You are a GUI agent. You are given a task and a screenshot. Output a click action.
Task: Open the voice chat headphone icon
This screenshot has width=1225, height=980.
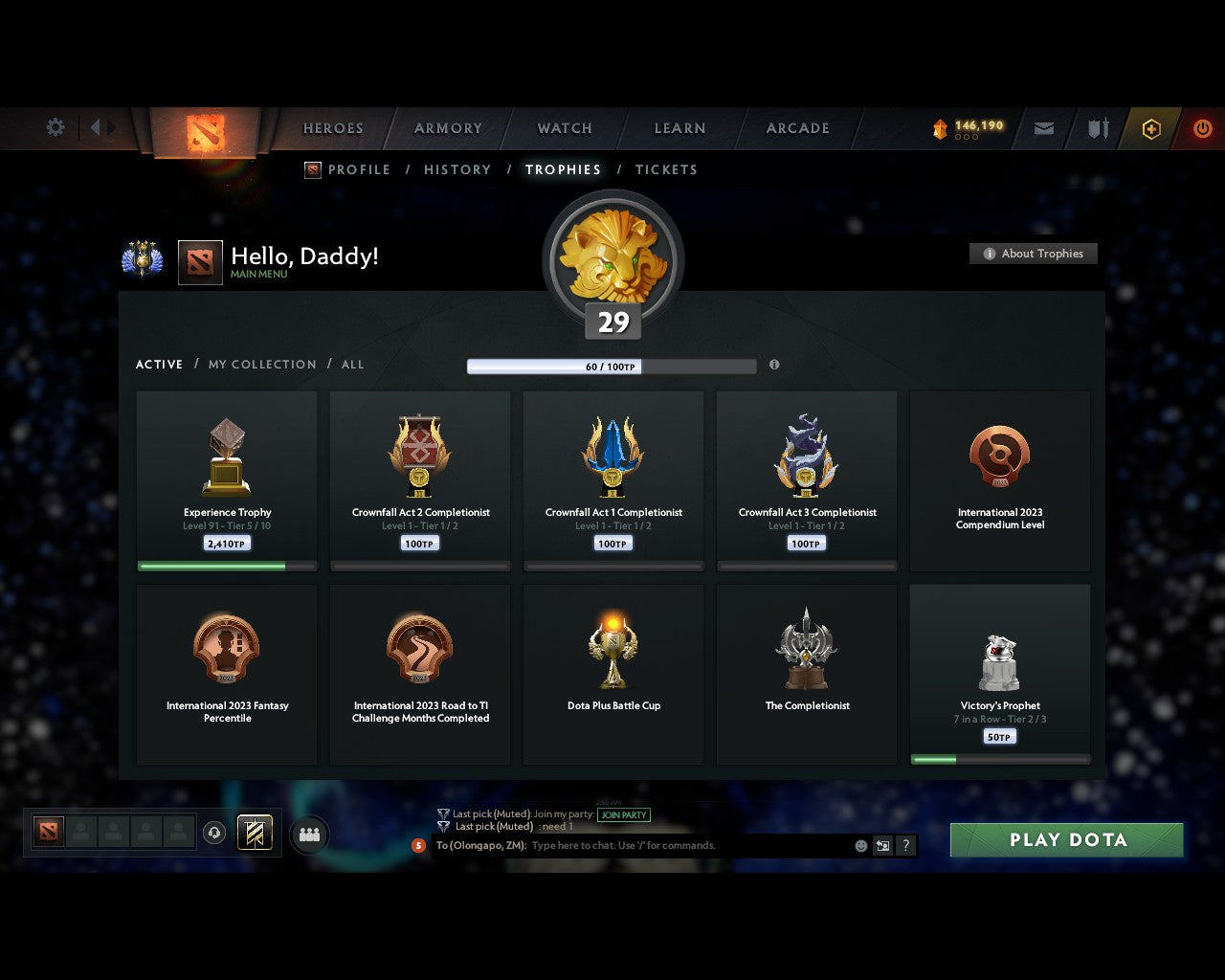(214, 834)
